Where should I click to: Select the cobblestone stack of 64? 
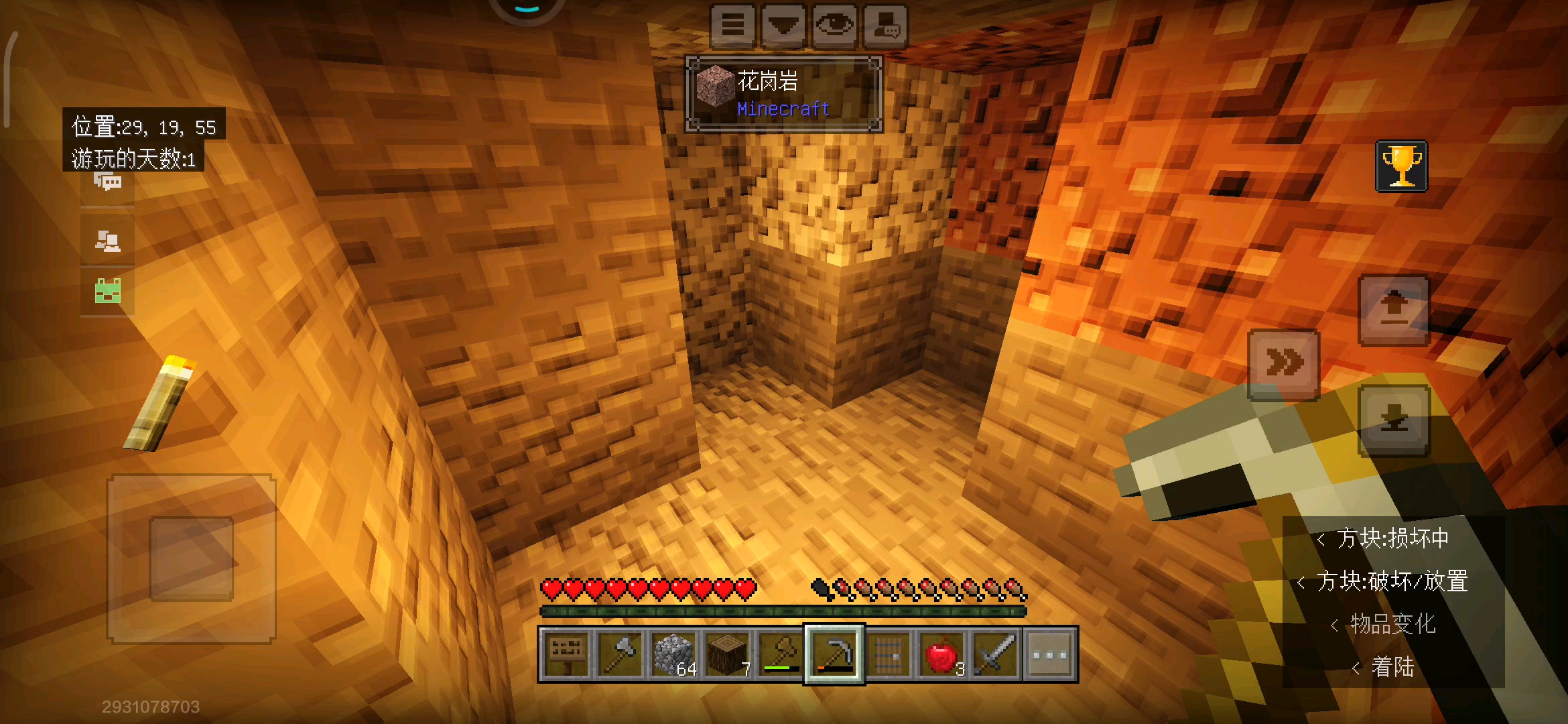pos(674,654)
